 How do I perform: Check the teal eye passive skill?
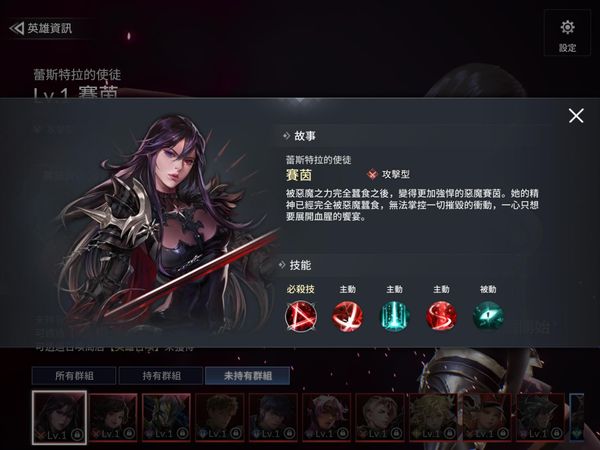click(x=488, y=316)
